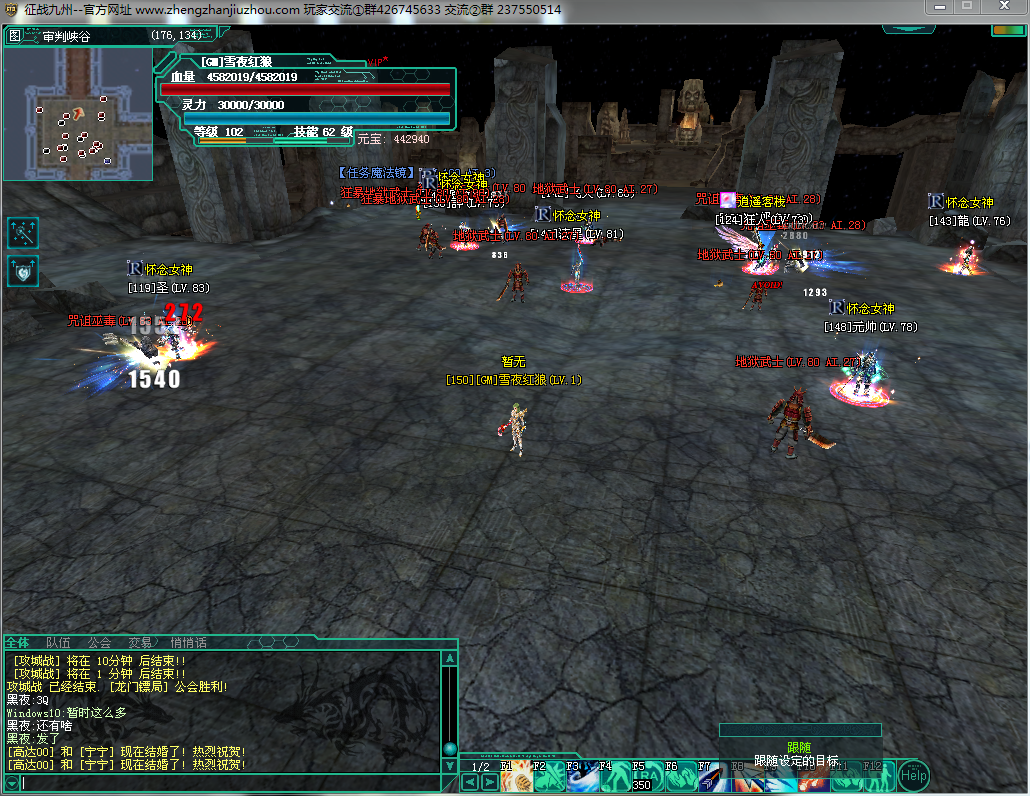The image size is (1030, 796).
Task: Switch to the 全体 chat tab
Action: point(18,642)
